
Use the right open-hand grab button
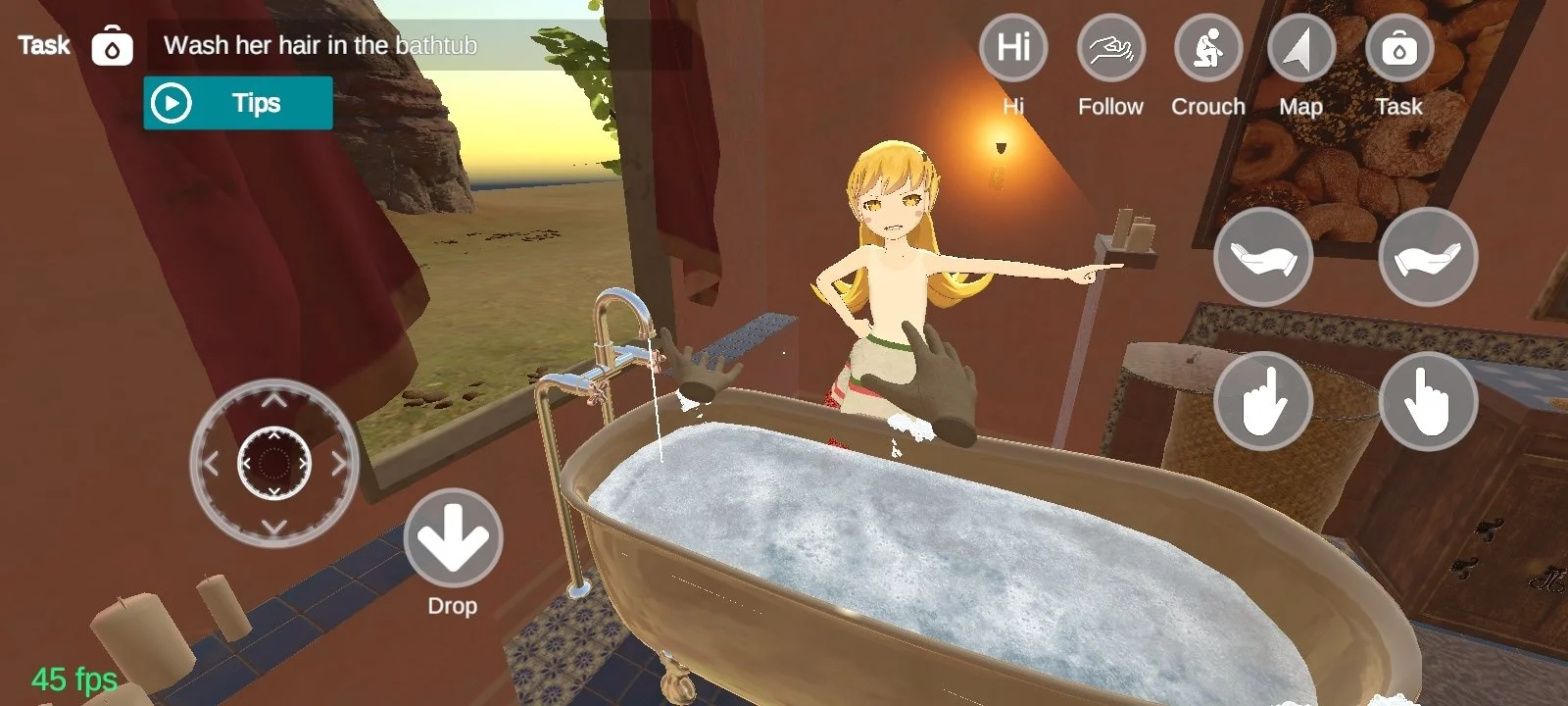coord(1427,257)
